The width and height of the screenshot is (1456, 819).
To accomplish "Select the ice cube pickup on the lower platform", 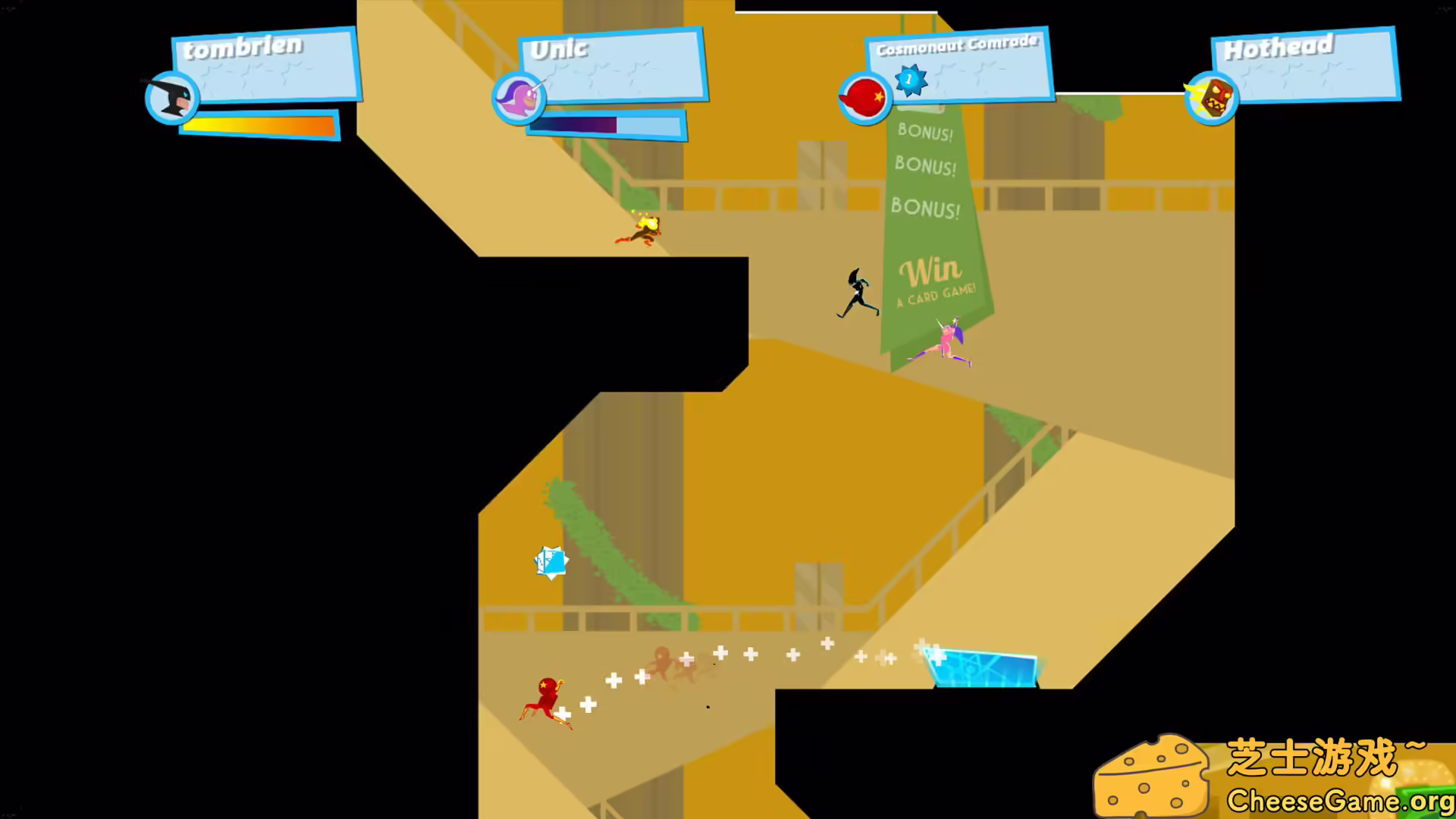I will tap(551, 561).
